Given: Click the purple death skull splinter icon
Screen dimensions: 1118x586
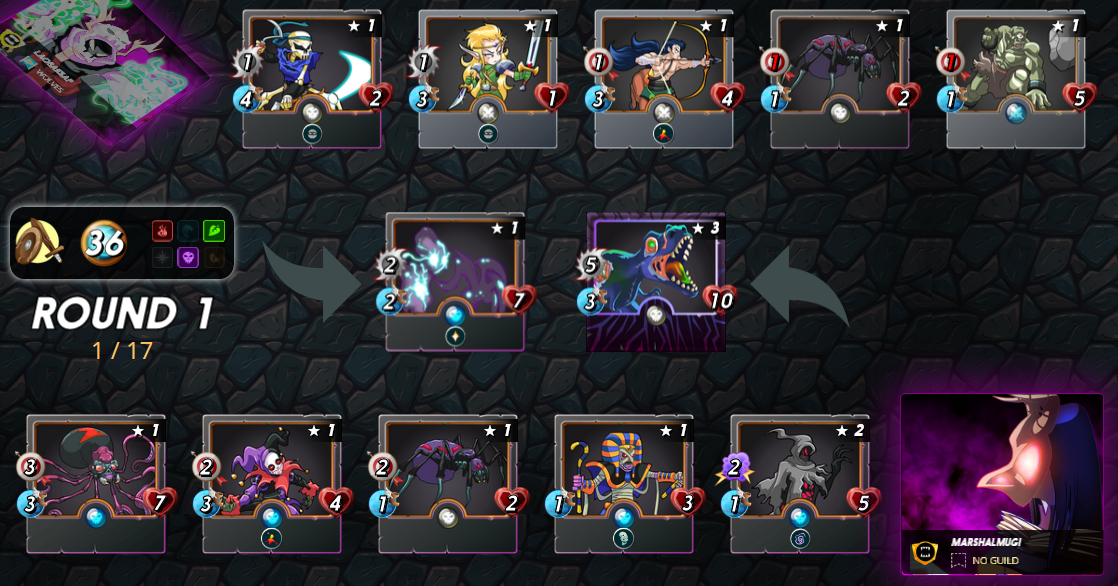Looking at the screenshot, I should click(x=188, y=257).
